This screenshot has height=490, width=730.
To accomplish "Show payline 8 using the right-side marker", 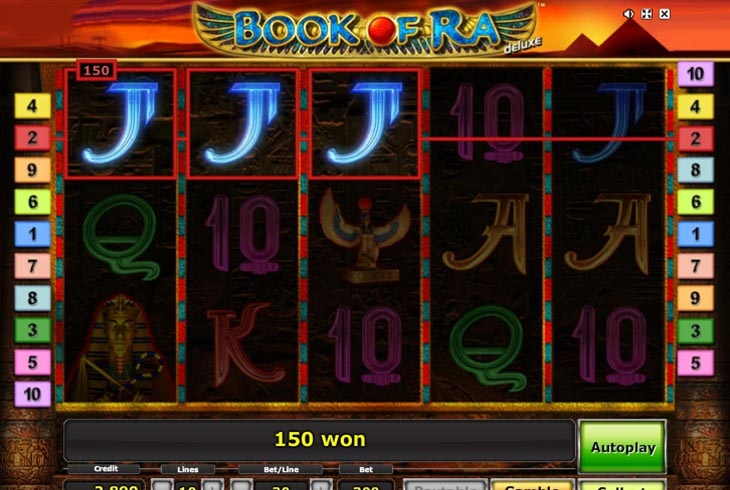I will 695,170.
